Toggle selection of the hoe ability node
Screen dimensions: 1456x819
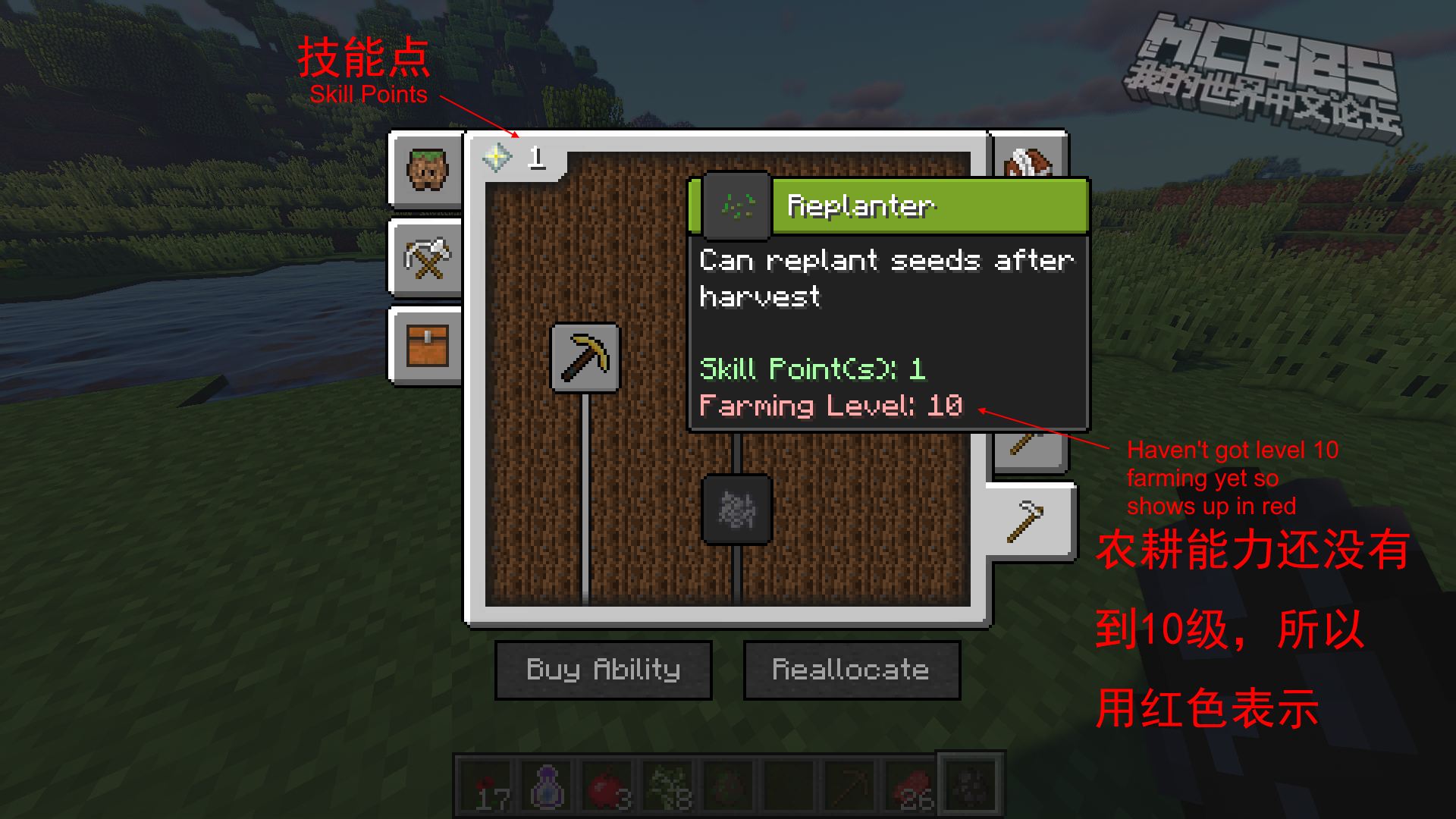586,359
